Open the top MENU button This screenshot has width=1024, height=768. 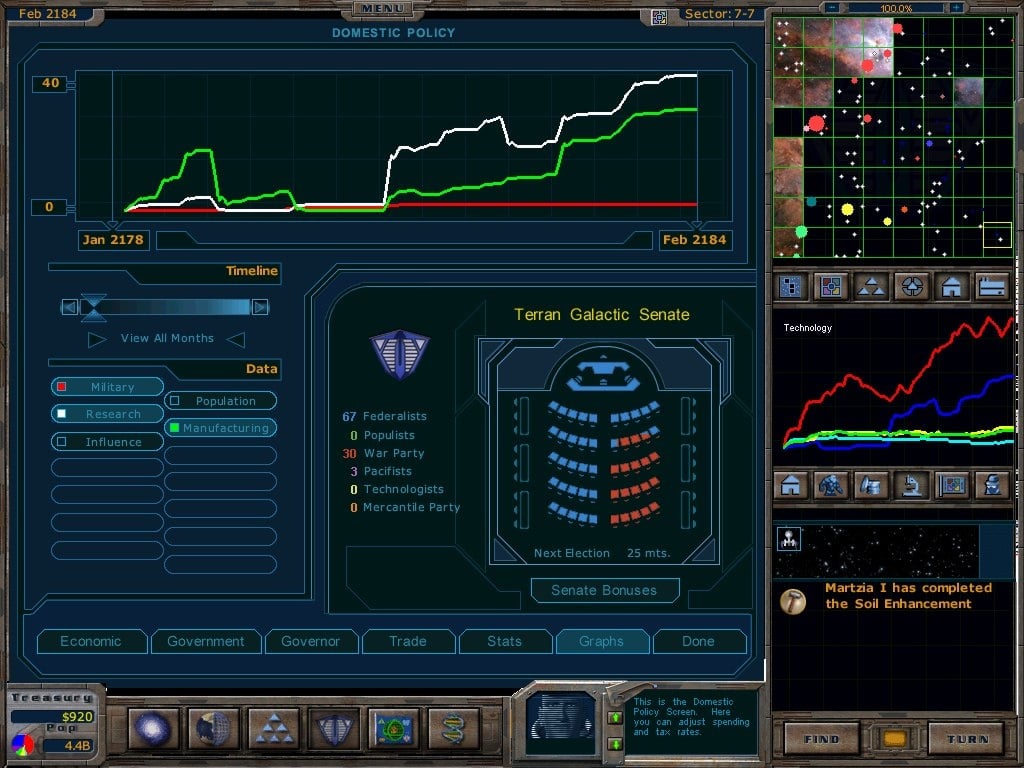(x=381, y=9)
